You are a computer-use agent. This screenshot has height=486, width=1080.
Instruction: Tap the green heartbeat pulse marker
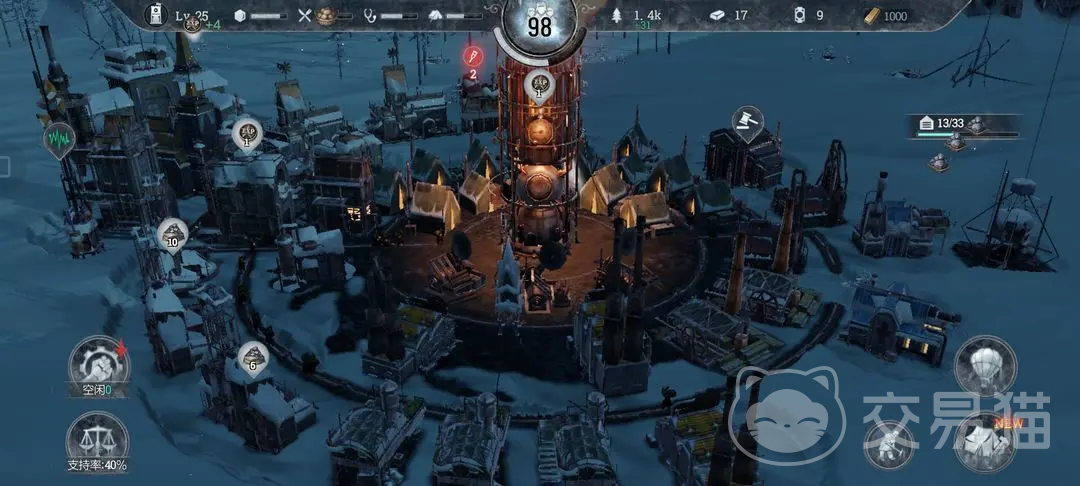coord(59,139)
